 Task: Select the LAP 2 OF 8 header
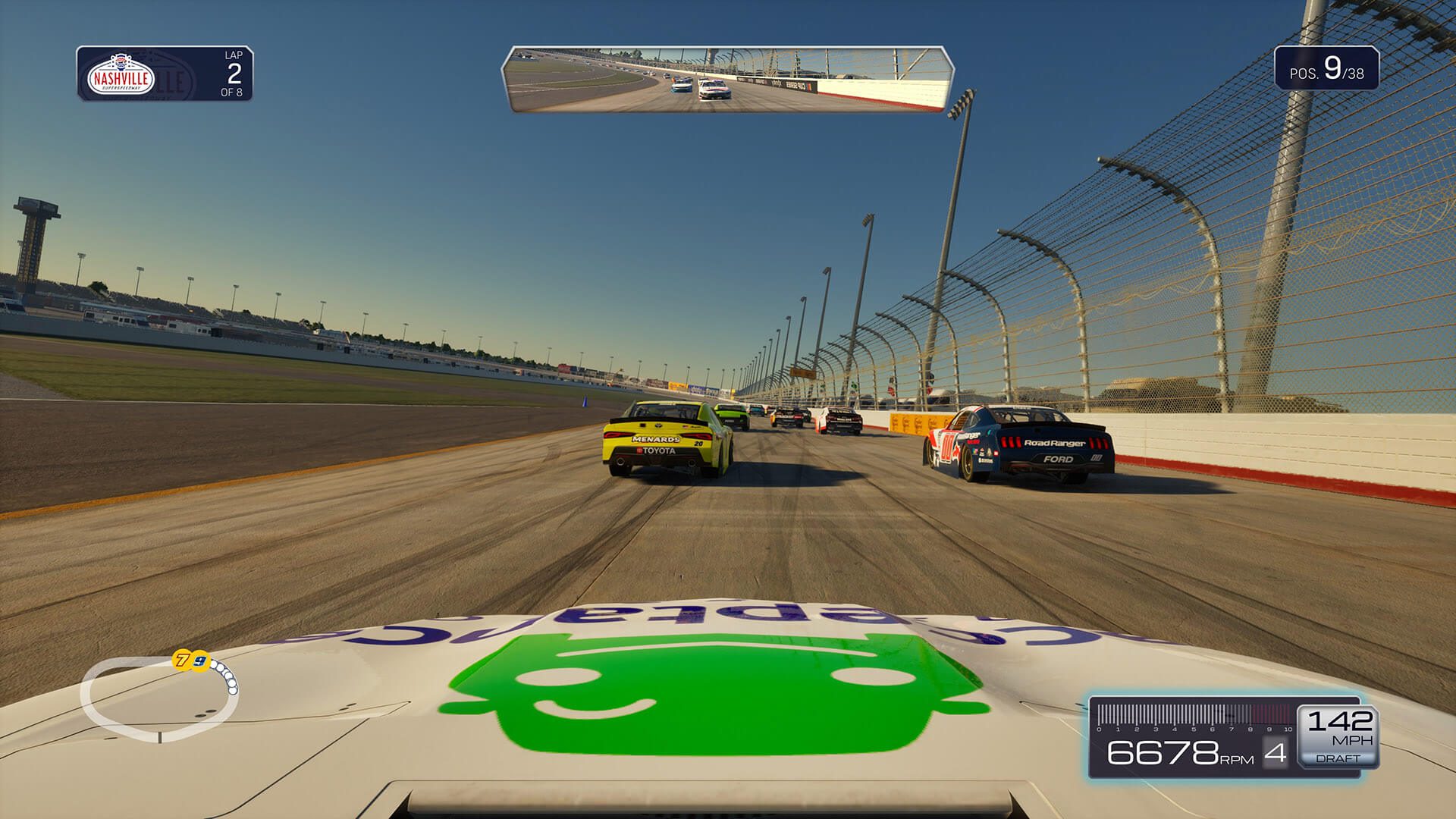pos(232,74)
